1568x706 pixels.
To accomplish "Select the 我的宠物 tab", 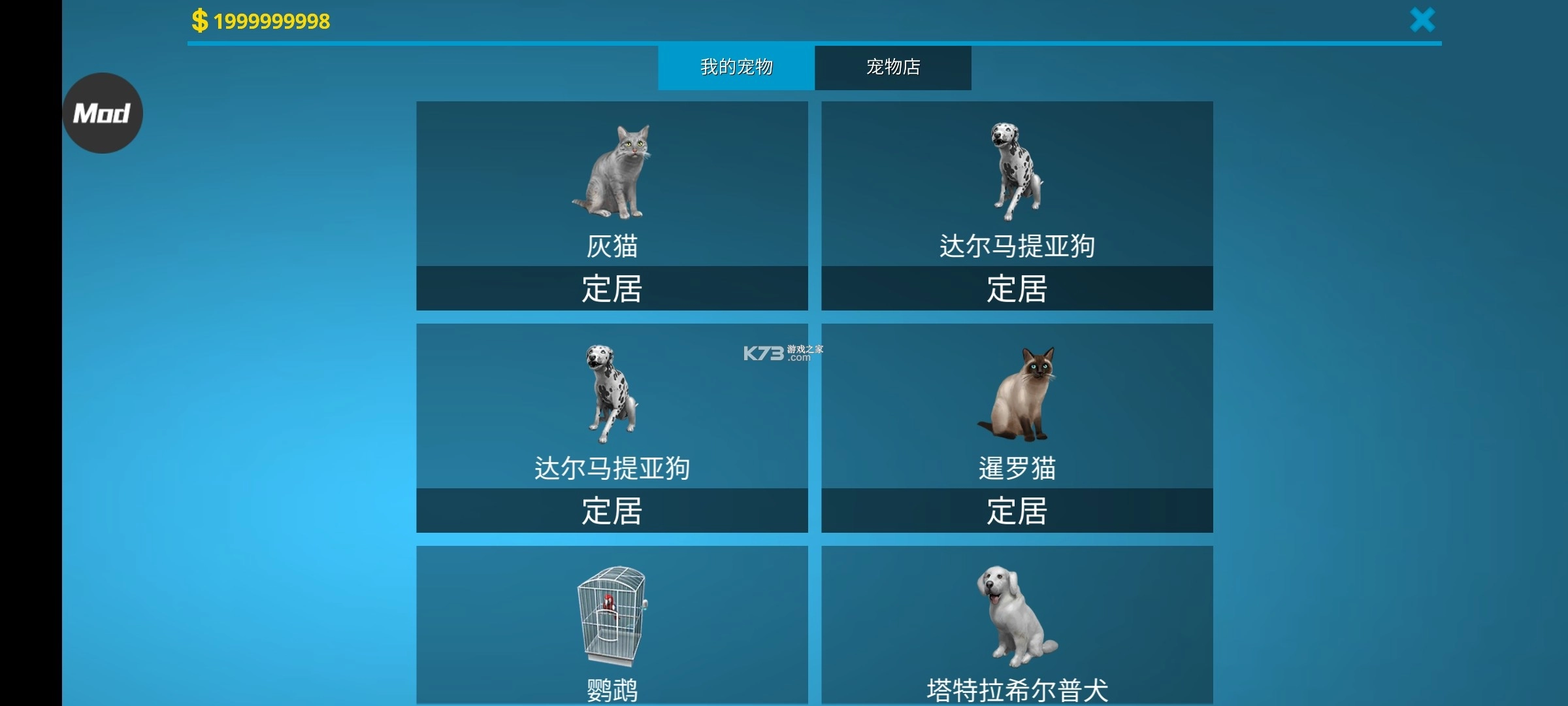I will pyautogui.click(x=736, y=67).
